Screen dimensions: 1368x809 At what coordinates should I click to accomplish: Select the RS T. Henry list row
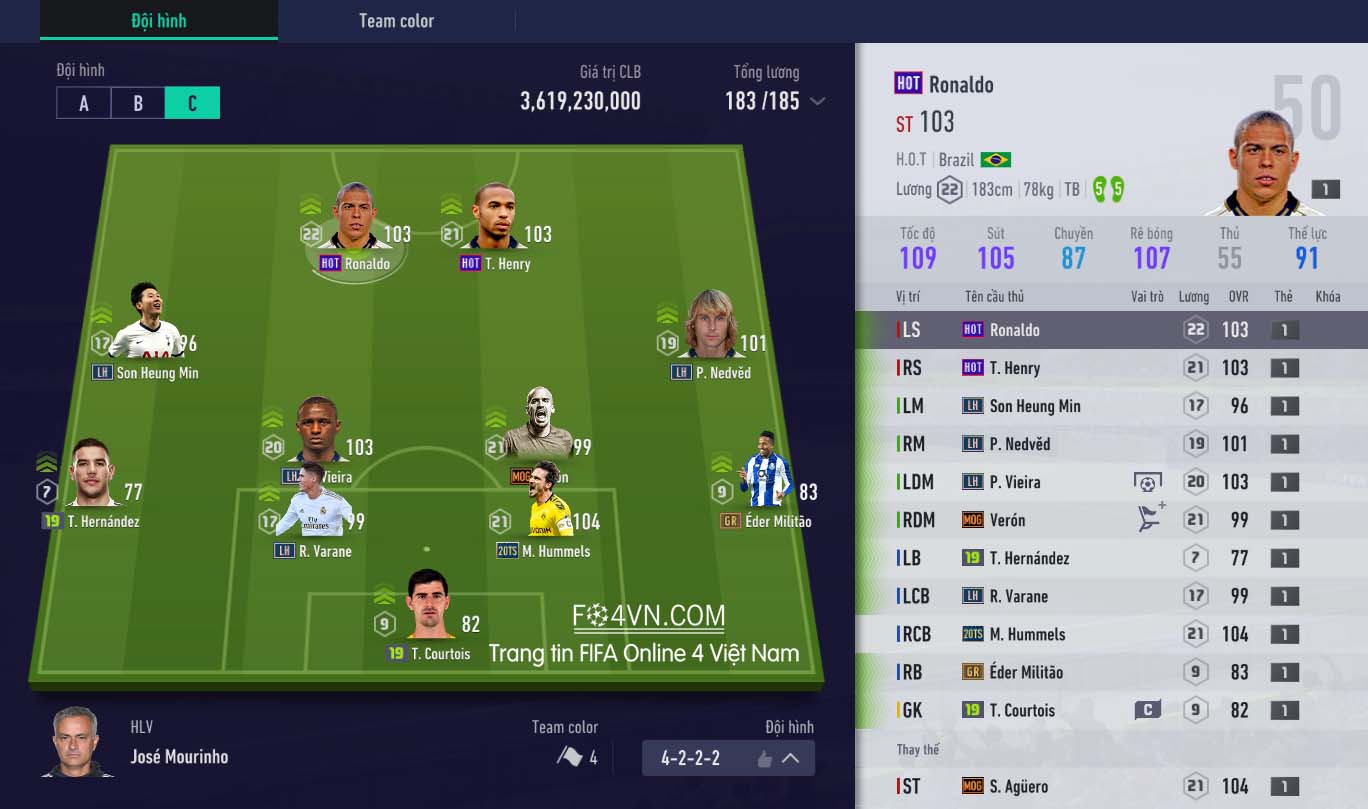click(x=1111, y=368)
